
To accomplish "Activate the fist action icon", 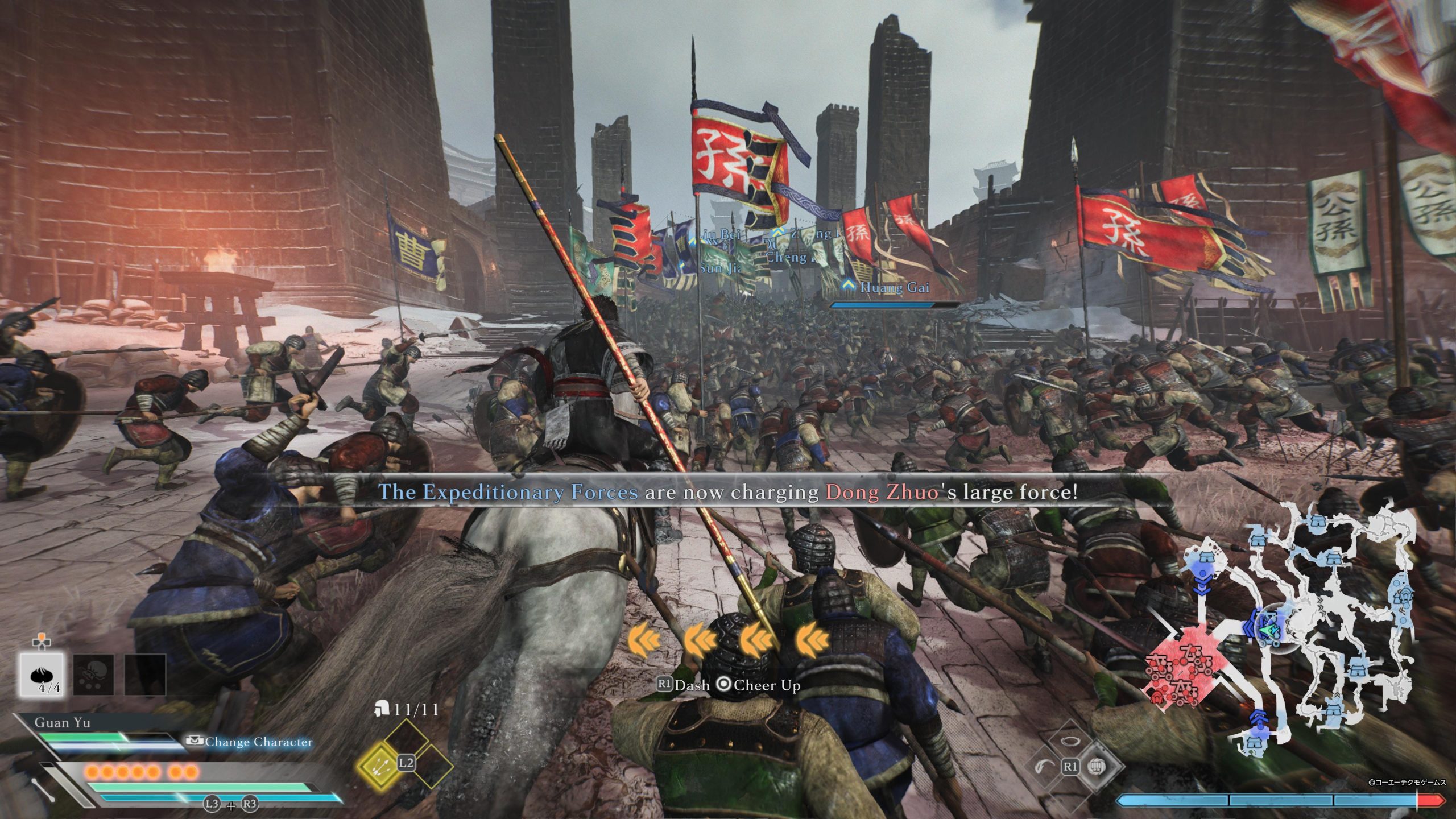I will 1095,767.
